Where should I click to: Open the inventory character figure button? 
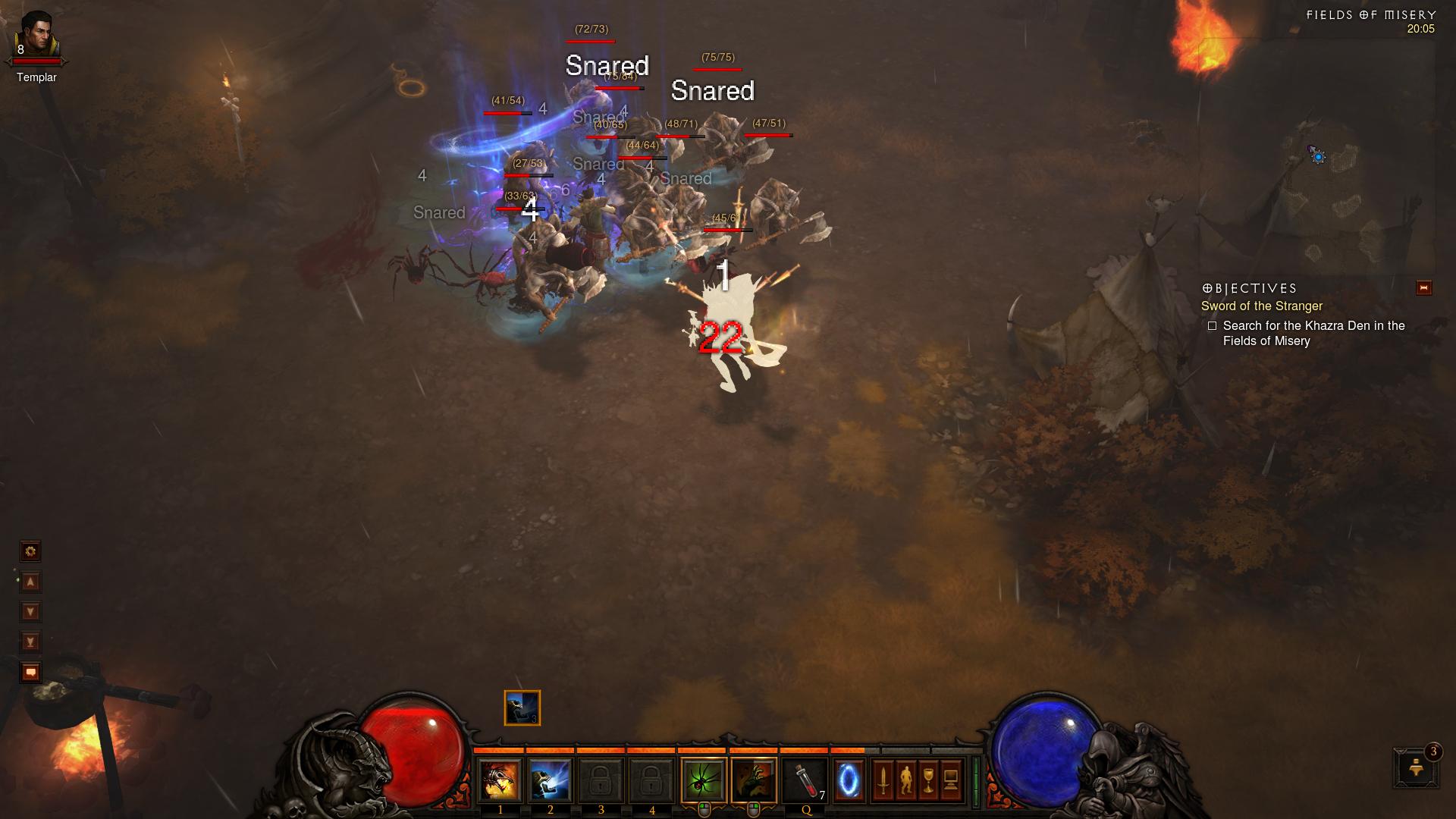pos(905,780)
